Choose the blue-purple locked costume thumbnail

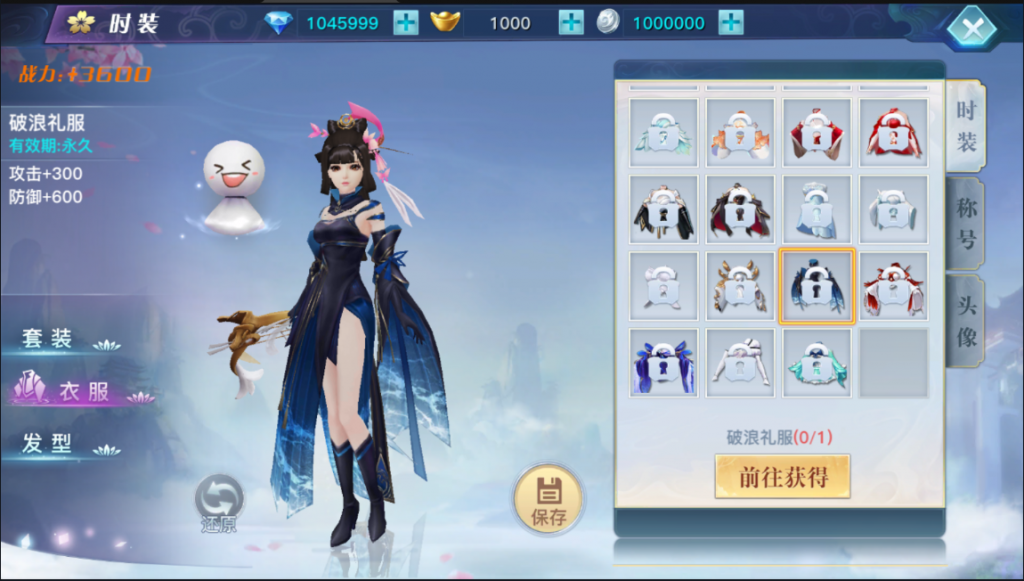click(x=663, y=363)
